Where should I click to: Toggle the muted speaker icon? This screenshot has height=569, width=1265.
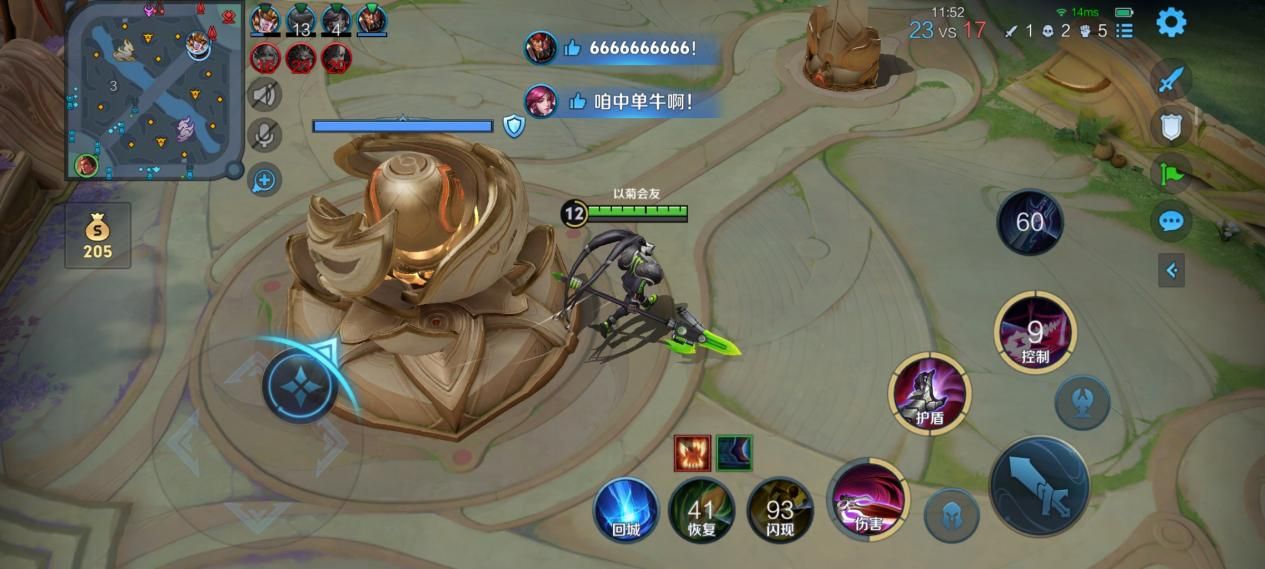265,95
